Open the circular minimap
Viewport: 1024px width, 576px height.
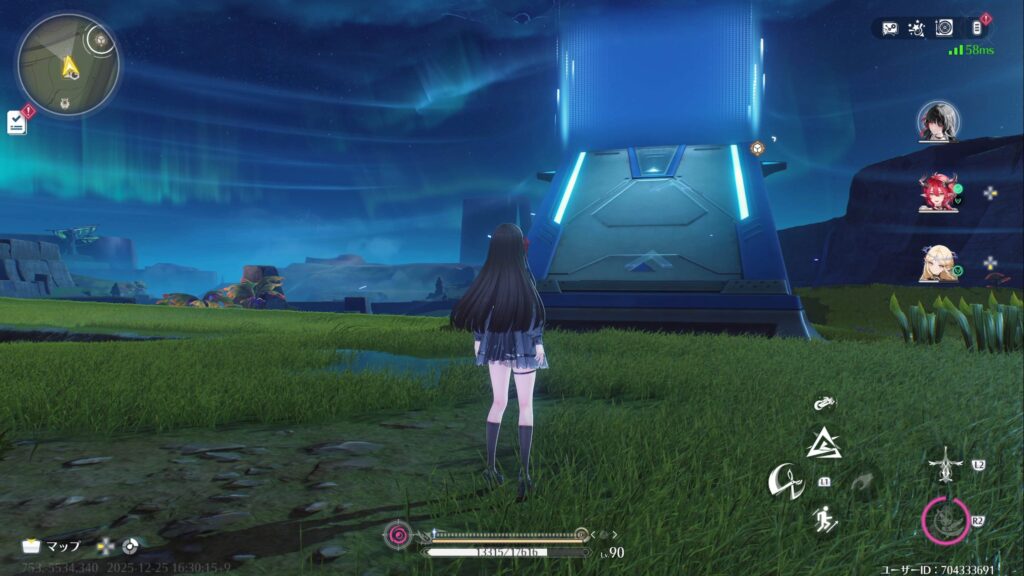(68, 65)
